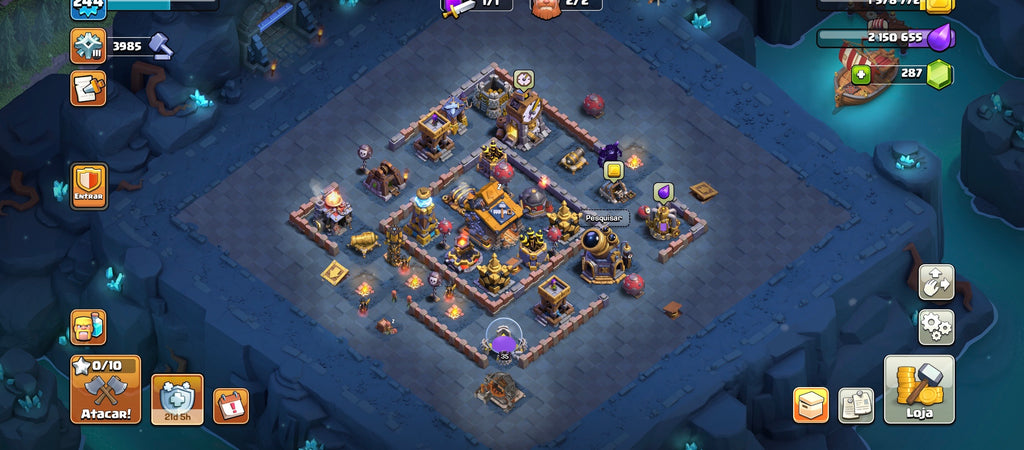Open the Loja shop
Viewport: 1024px width, 450px height.
click(x=919, y=389)
